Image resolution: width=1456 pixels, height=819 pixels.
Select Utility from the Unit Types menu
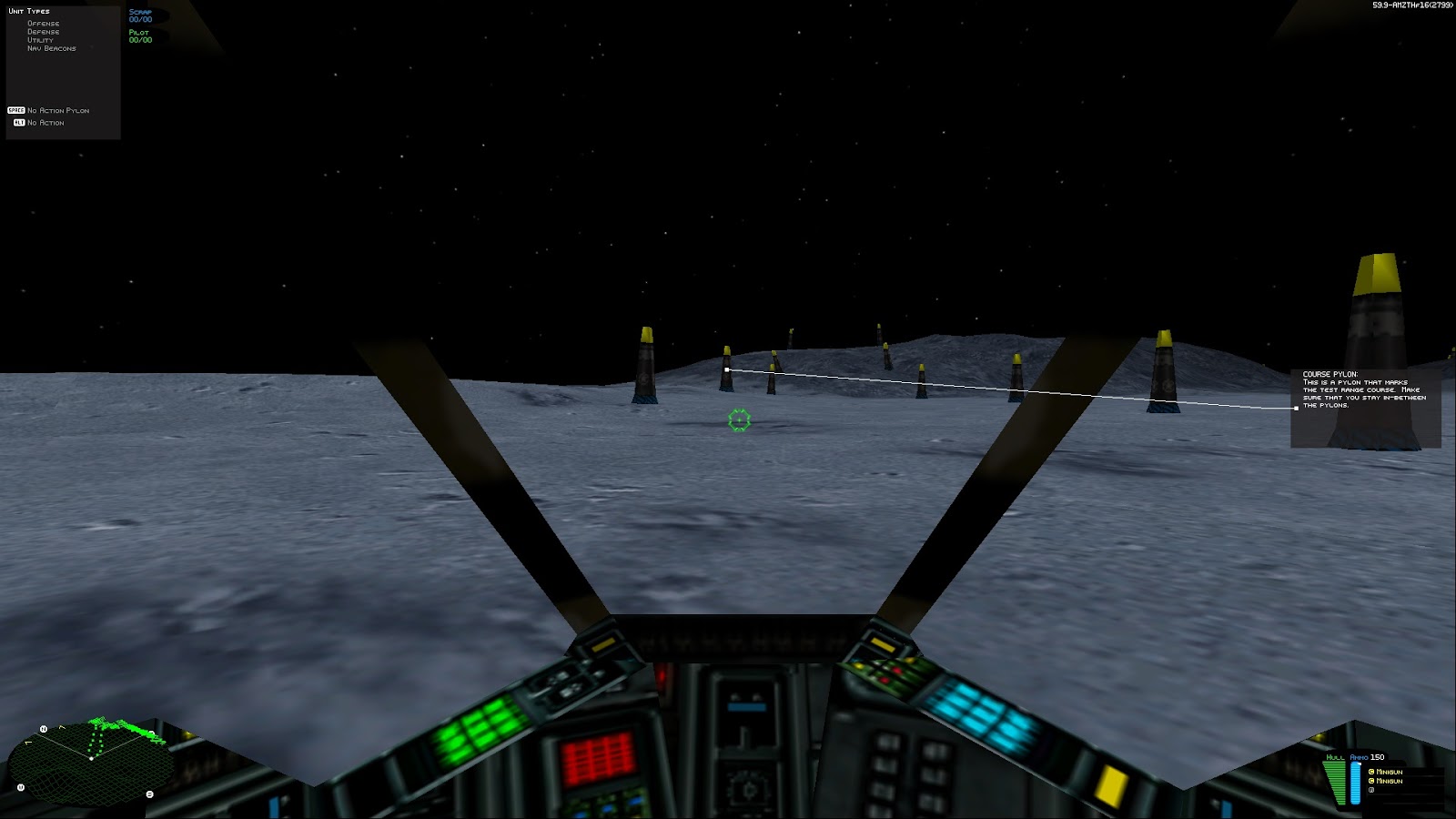tap(40, 39)
